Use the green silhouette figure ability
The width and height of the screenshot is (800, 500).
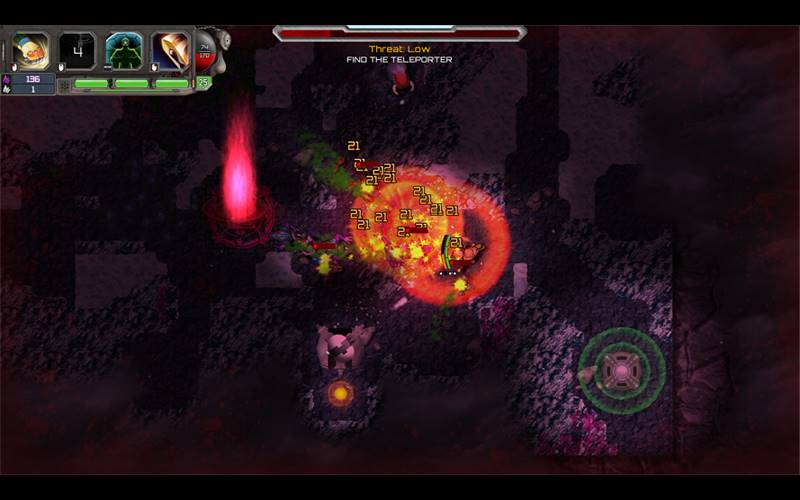click(124, 50)
